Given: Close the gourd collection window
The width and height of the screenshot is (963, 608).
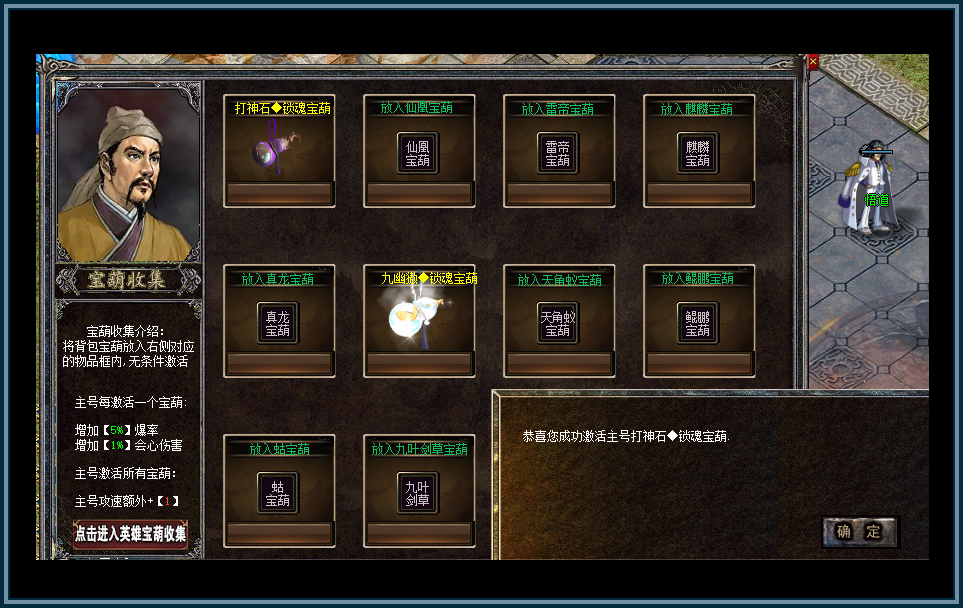Looking at the screenshot, I should 813,62.
